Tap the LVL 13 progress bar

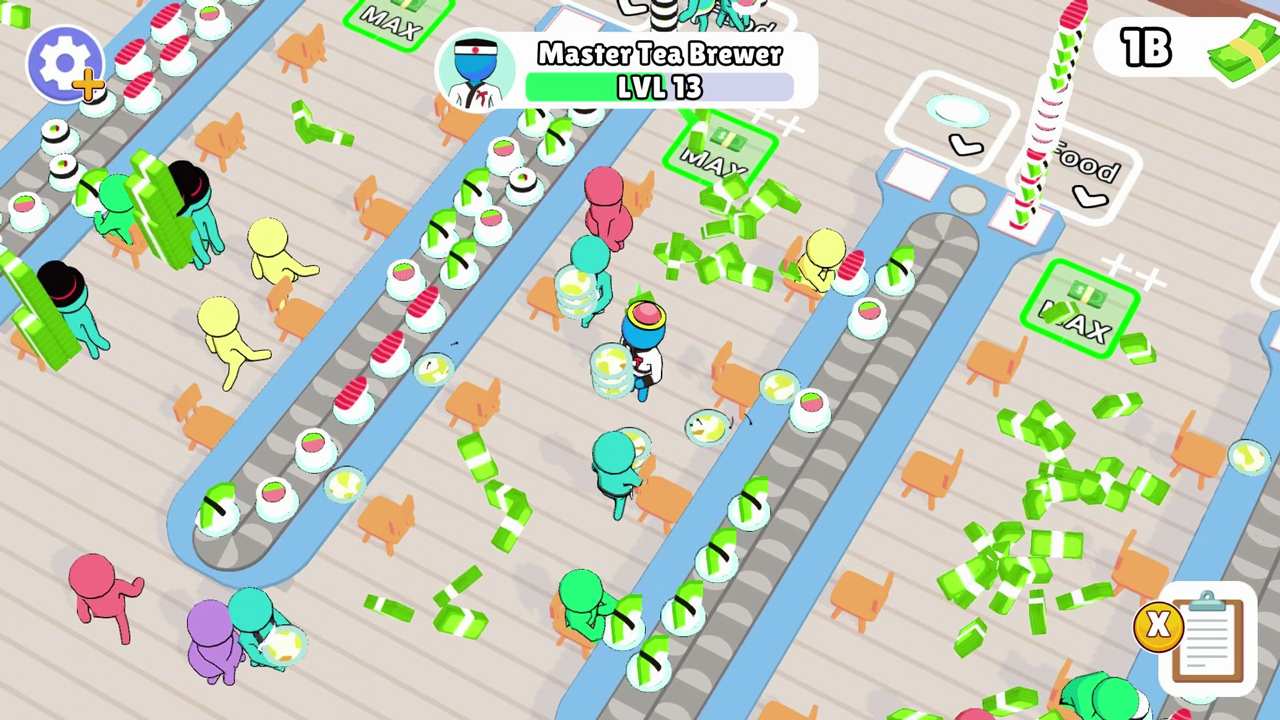660,88
